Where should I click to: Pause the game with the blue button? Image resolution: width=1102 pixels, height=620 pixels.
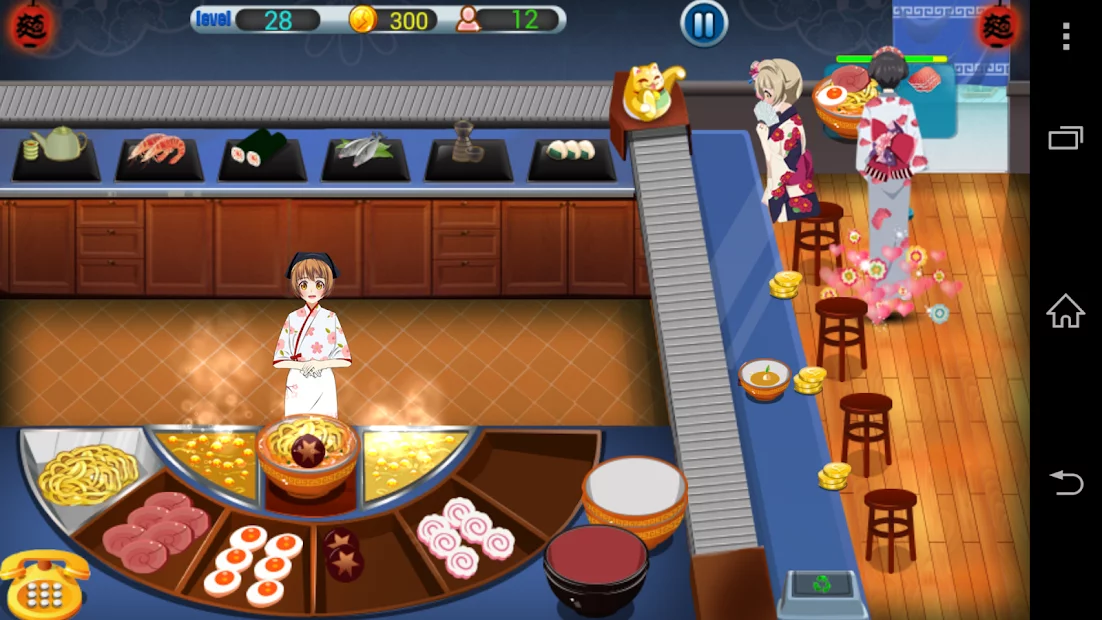pos(704,24)
